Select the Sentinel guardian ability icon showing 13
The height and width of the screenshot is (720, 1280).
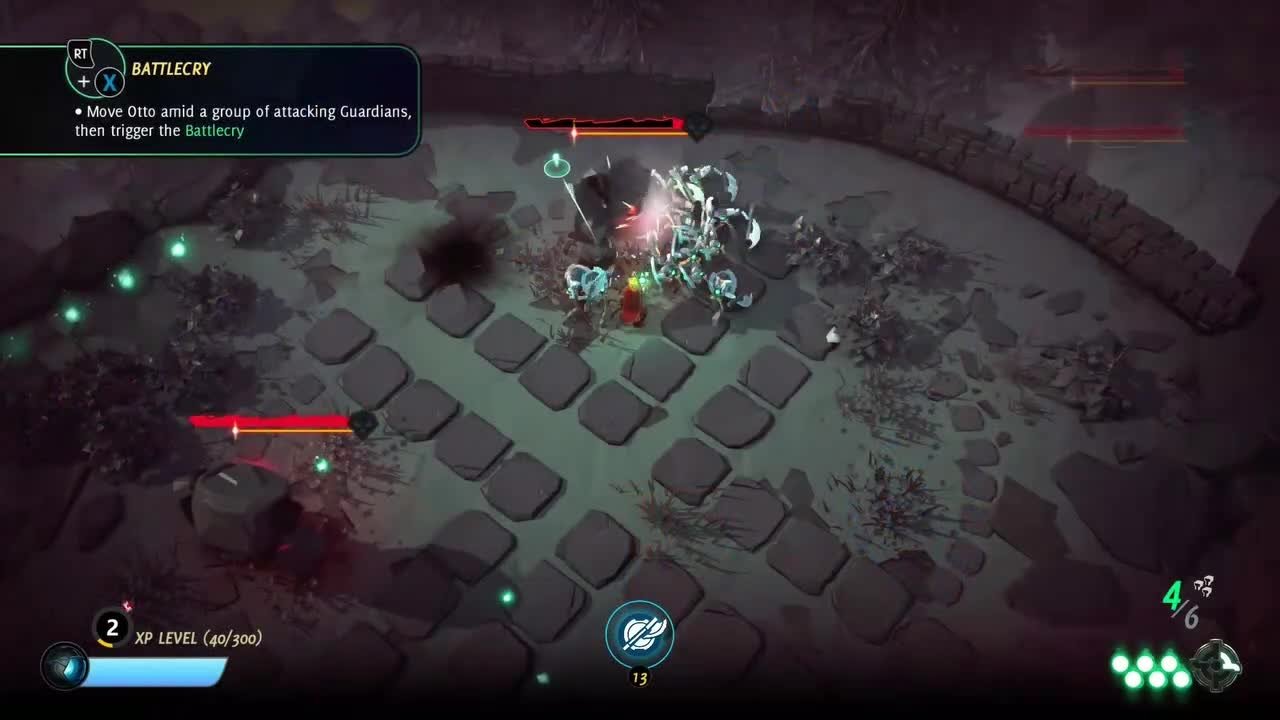point(639,631)
